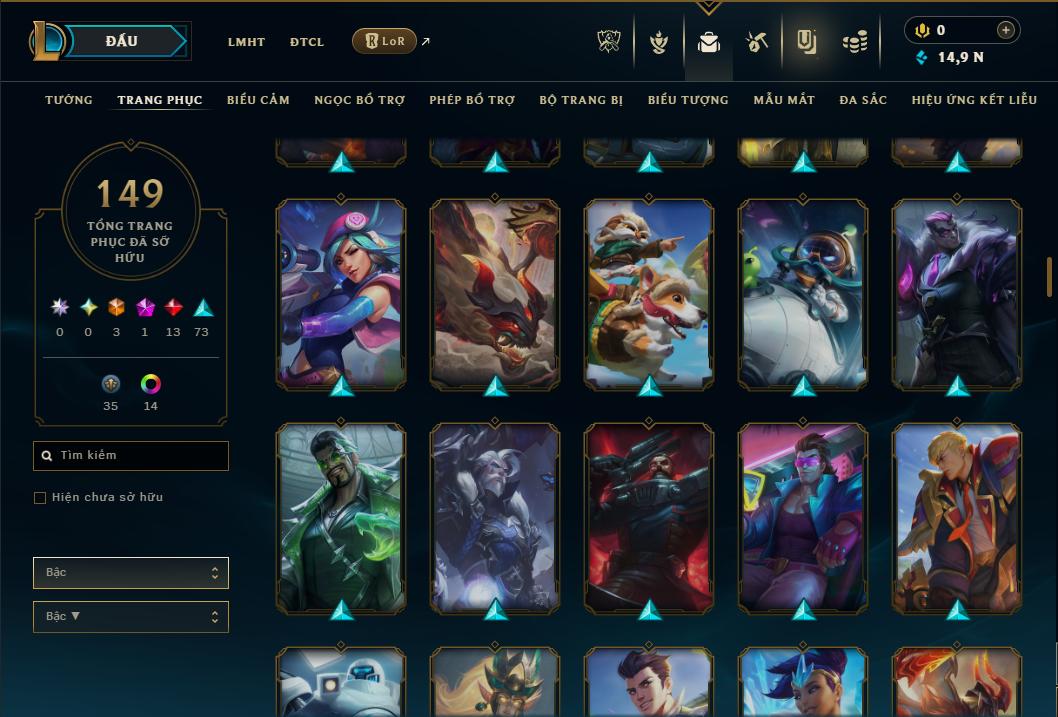1058x717 pixels.
Task: Show the BỘ TRANG BỊ tab
Action: (x=581, y=100)
